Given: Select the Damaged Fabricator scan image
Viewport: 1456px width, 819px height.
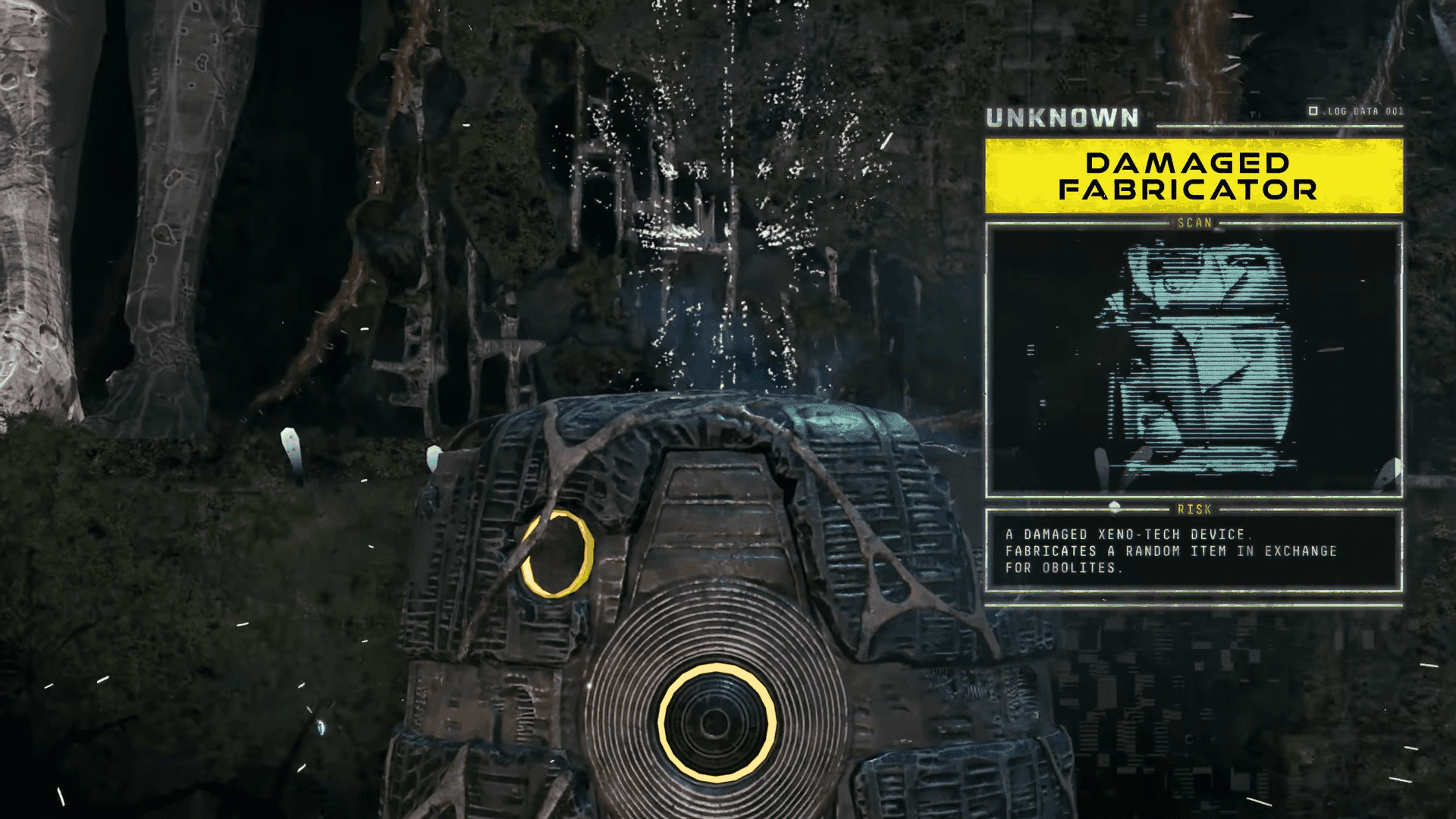Looking at the screenshot, I should 1194,360.
